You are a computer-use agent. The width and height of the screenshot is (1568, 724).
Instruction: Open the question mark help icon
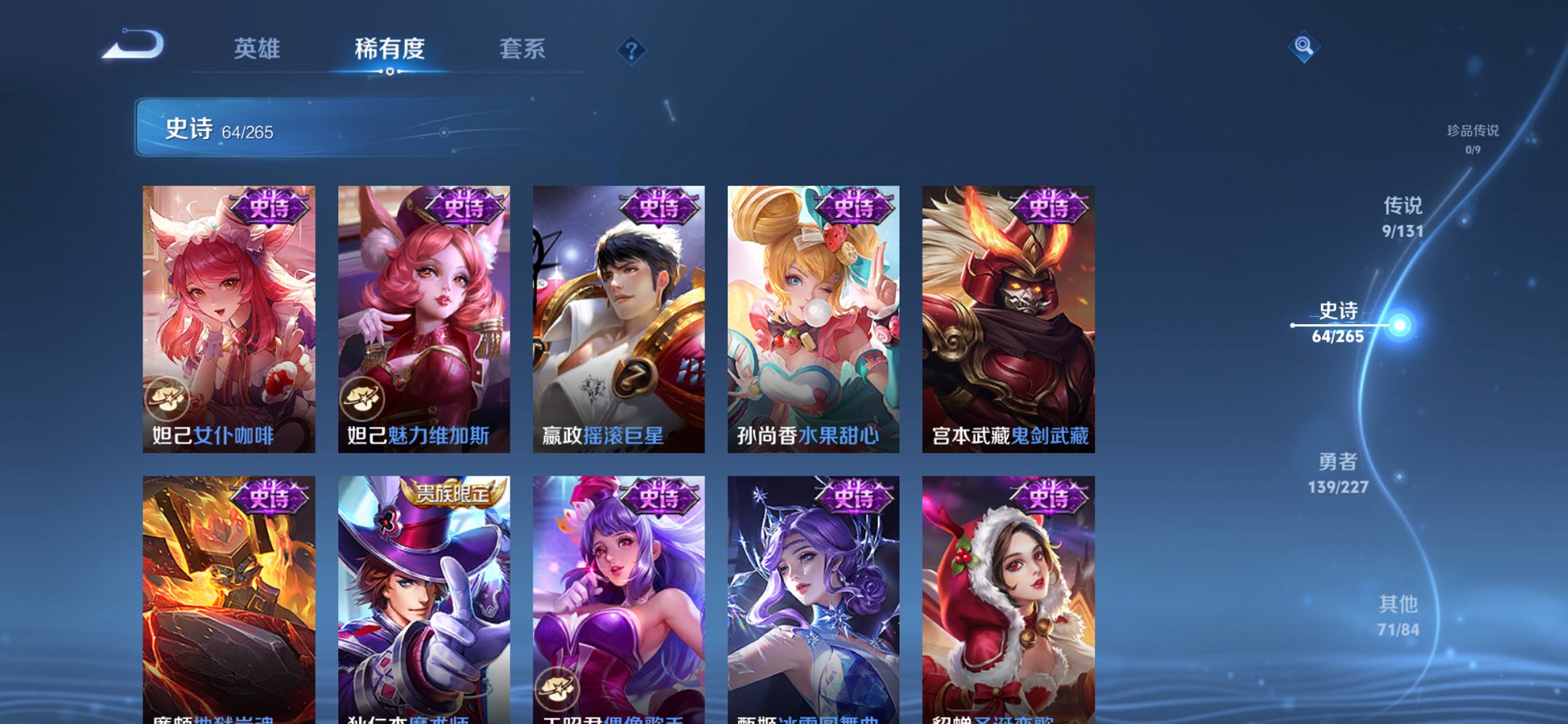click(632, 50)
